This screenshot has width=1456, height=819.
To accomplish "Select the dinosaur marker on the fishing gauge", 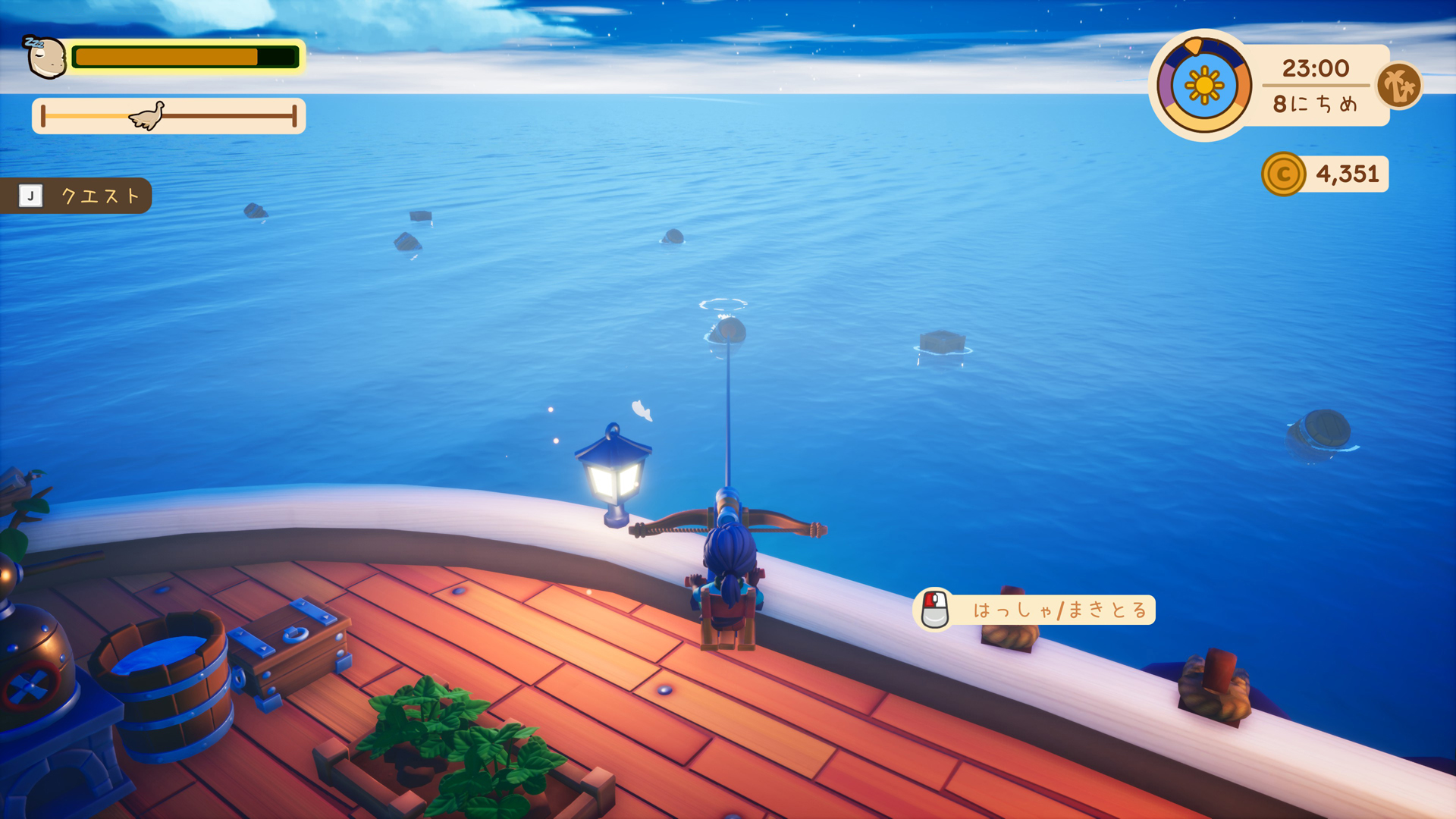I will click(x=149, y=114).
